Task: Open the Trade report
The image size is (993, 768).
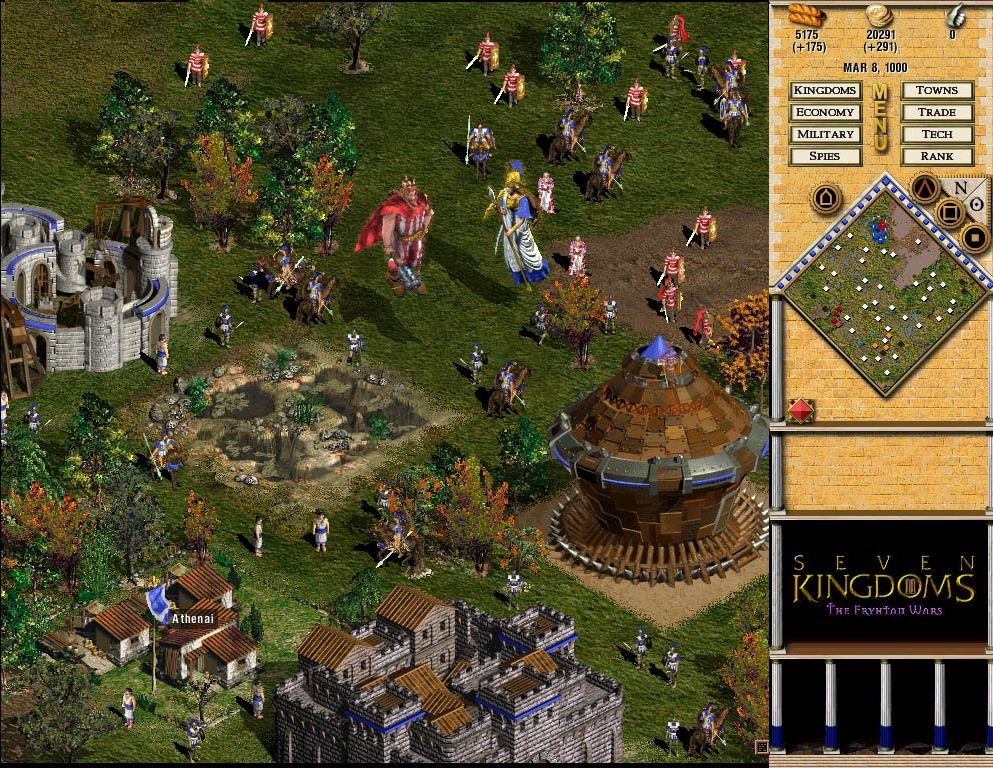Action: 937,112
